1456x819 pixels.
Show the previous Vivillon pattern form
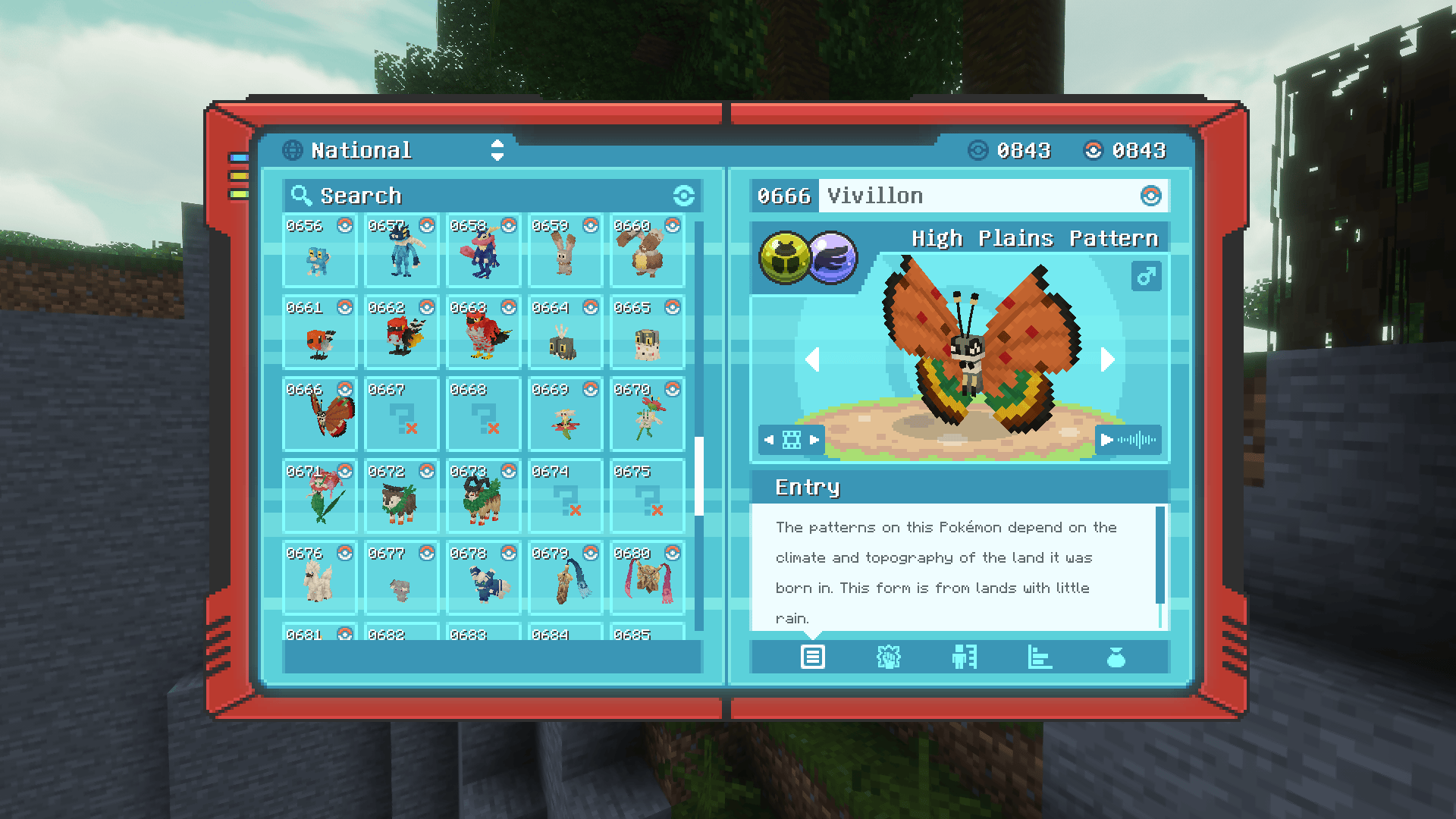(812, 359)
